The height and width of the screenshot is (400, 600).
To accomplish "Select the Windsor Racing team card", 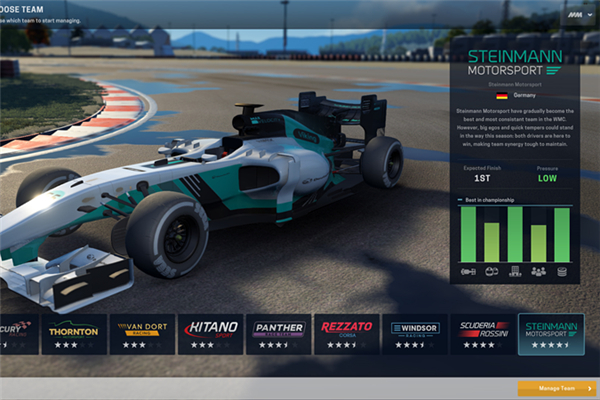I will coord(414,333).
